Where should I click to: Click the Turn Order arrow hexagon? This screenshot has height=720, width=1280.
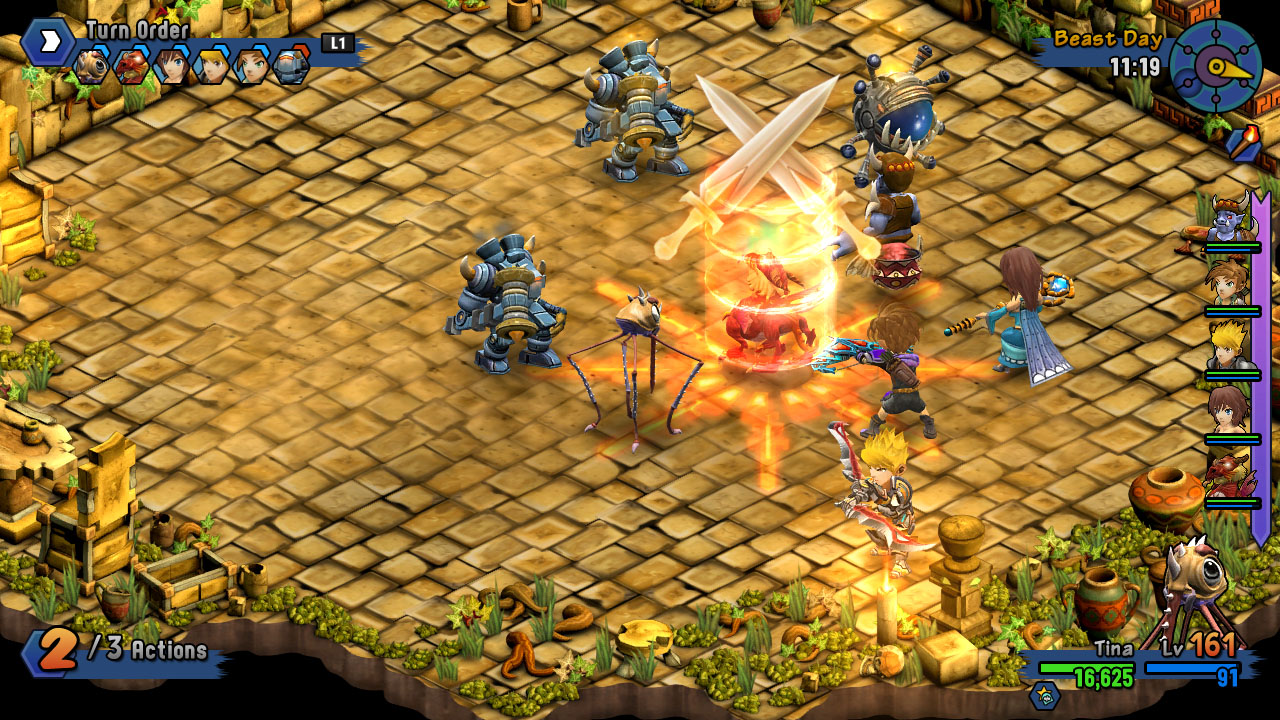tap(47, 42)
